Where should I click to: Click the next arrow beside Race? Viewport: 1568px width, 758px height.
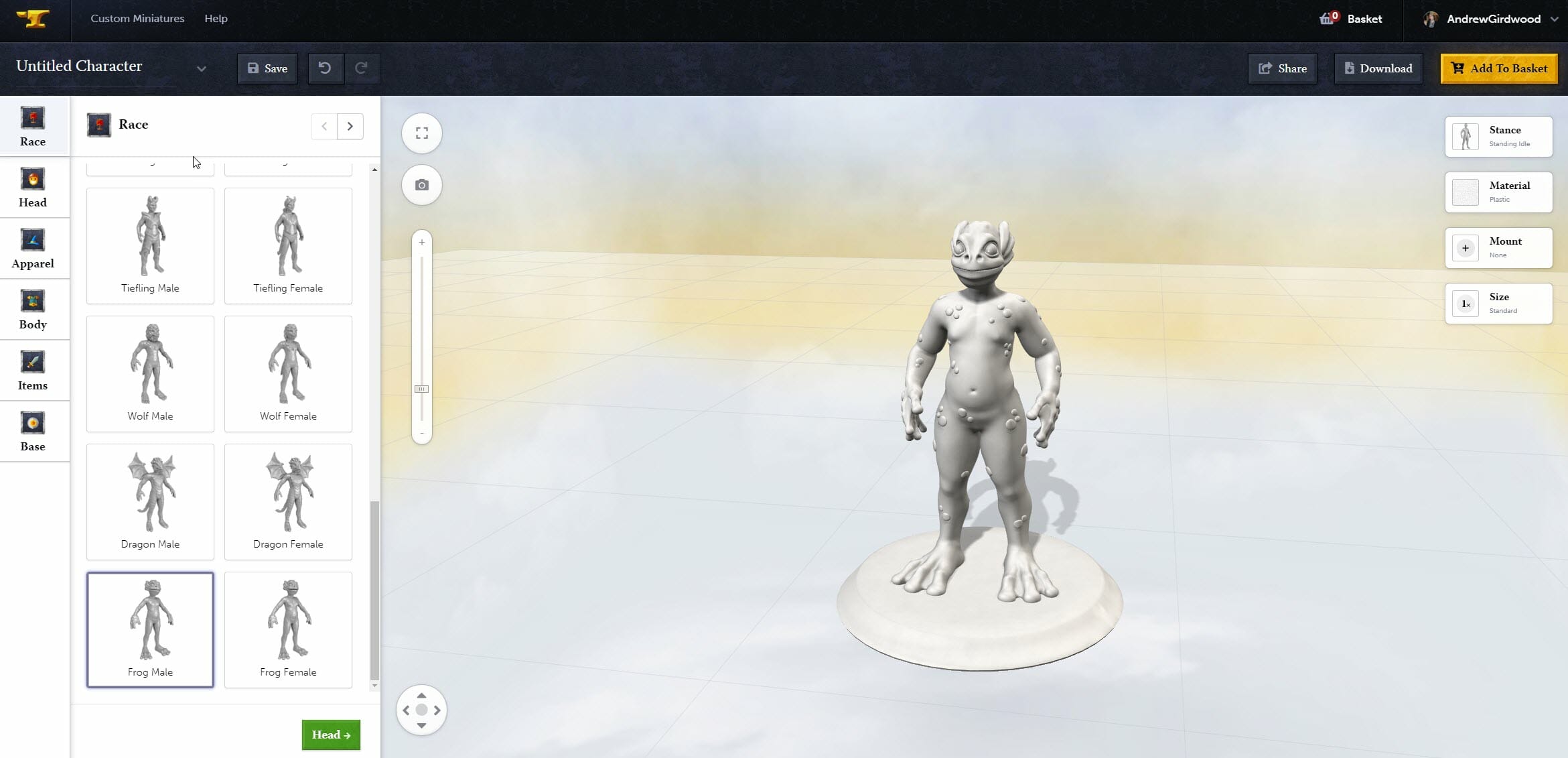(x=350, y=126)
